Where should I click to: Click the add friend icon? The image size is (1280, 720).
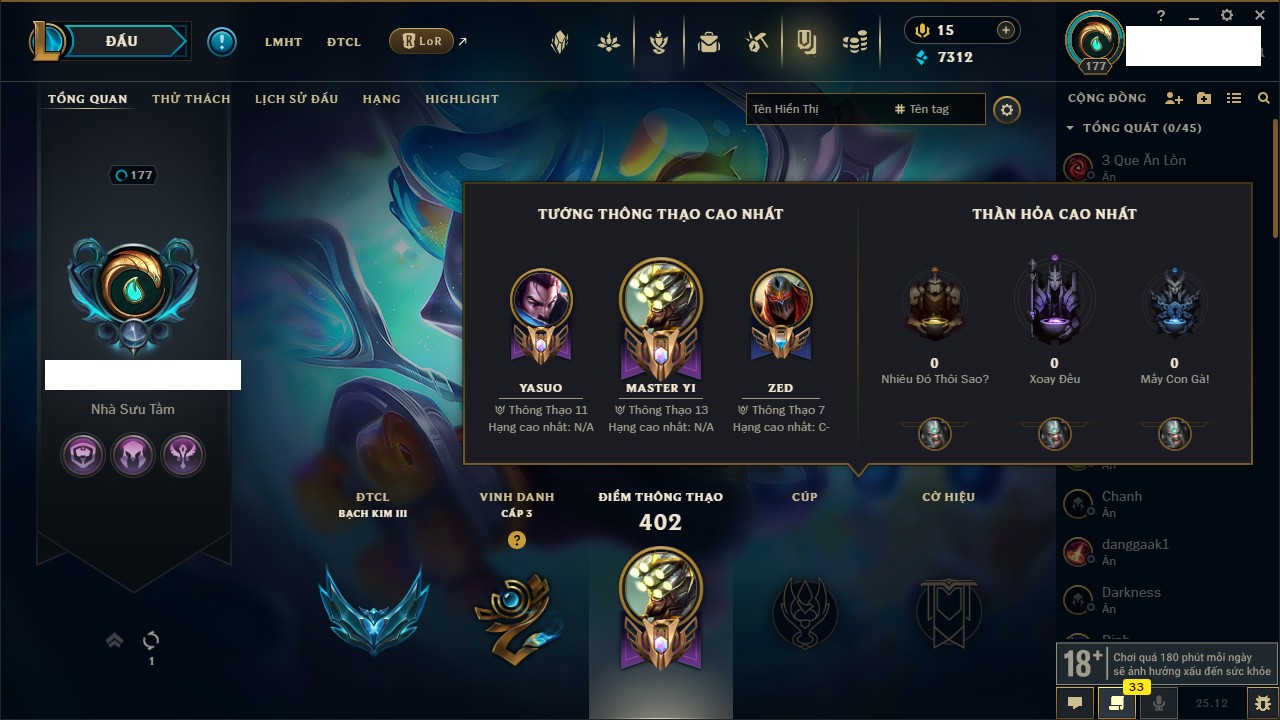click(1174, 98)
